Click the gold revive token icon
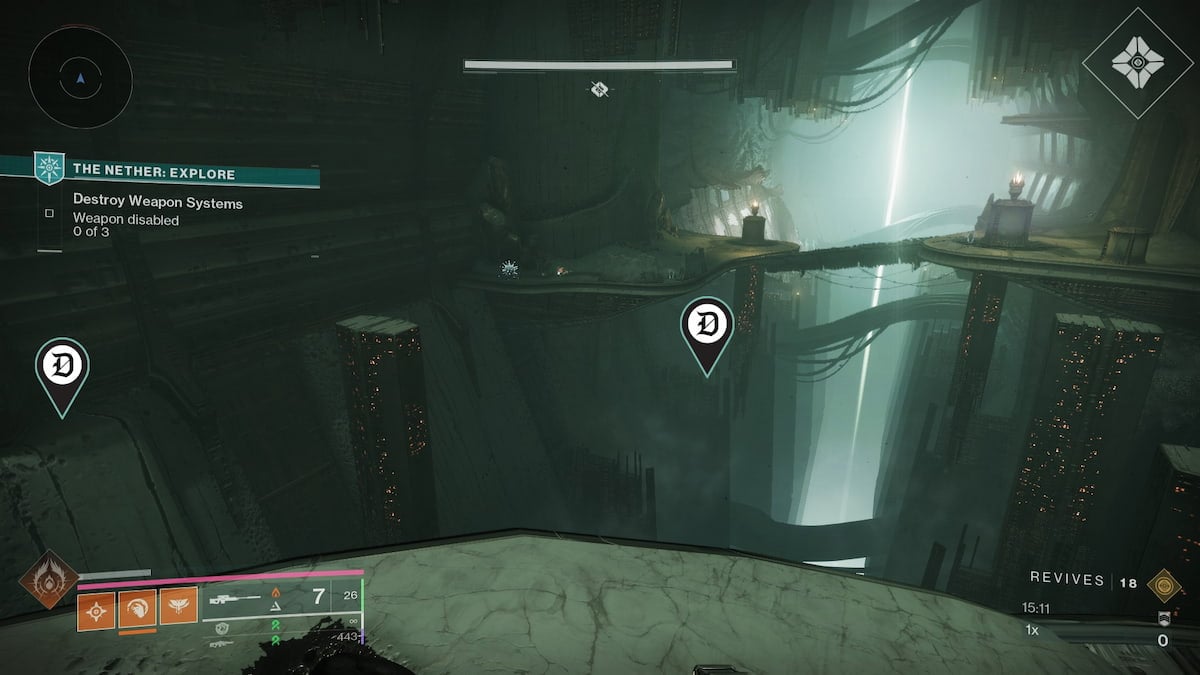The height and width of the screenshot is (675, 1200). coord(1162,583)
